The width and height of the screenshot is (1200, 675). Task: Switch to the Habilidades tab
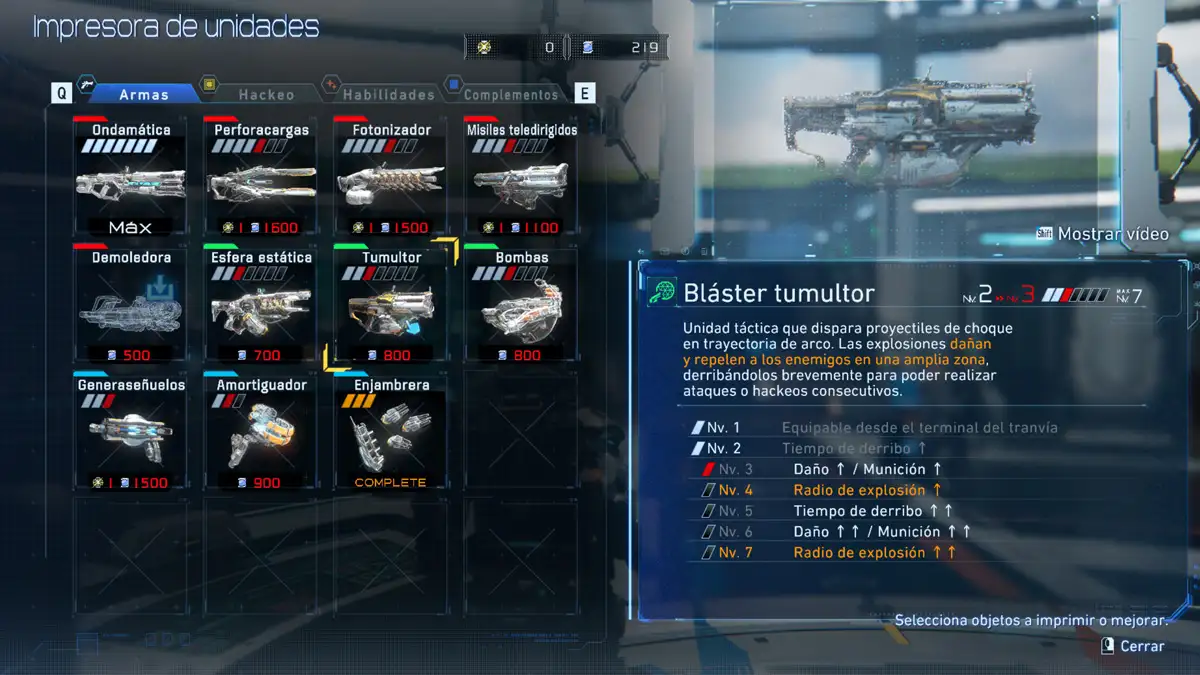(388, 94)
